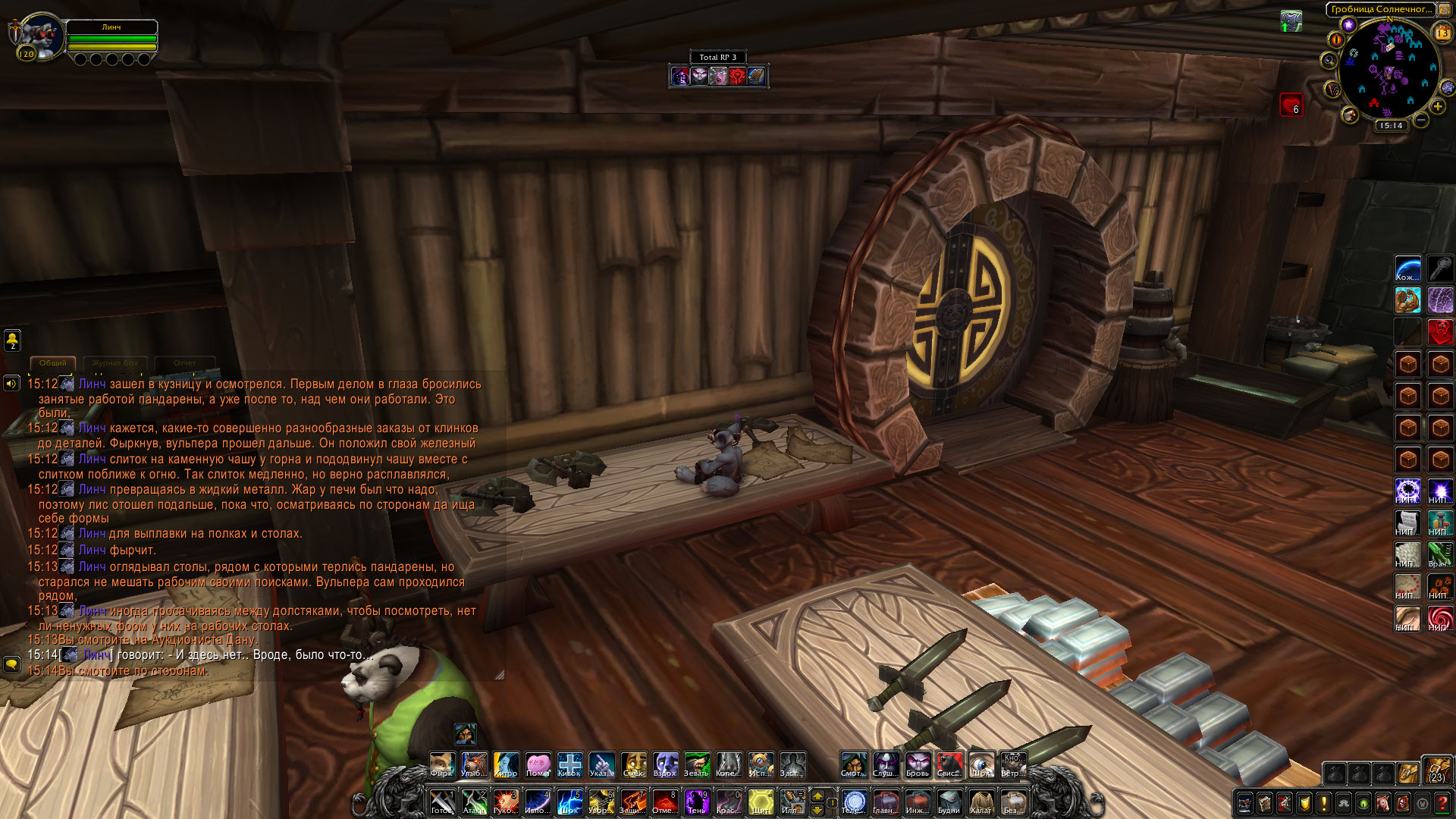This screenshot has width=1456, height=819.
Task: Zoom in the minimap with plus button
Action: (1438, 107)
